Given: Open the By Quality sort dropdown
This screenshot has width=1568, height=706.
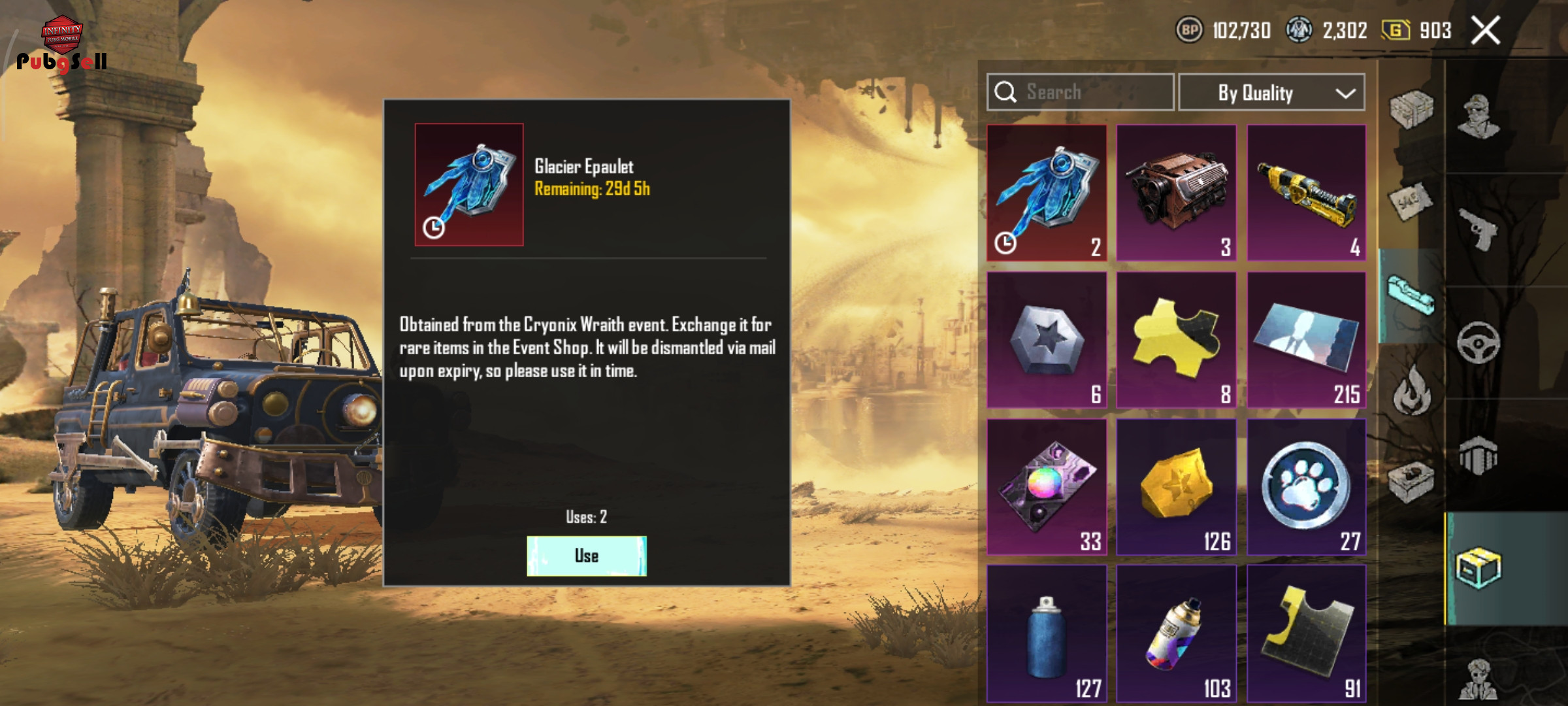Looking at the screenshot, I should [x=1271, y=93].
